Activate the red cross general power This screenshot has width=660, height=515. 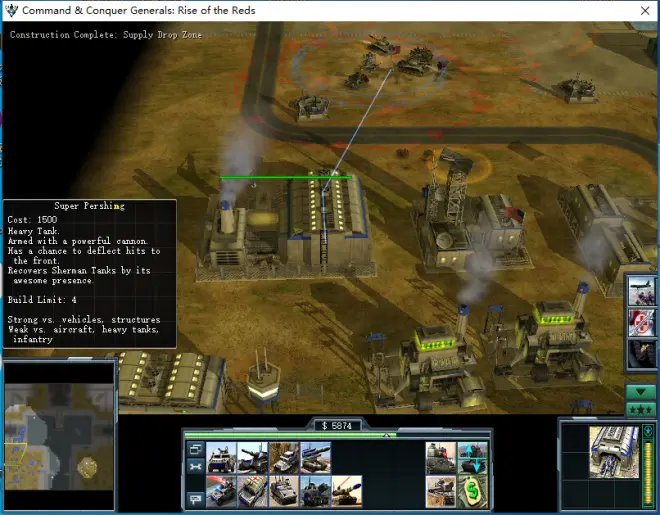pyautogui.click(x=642, y=322)
